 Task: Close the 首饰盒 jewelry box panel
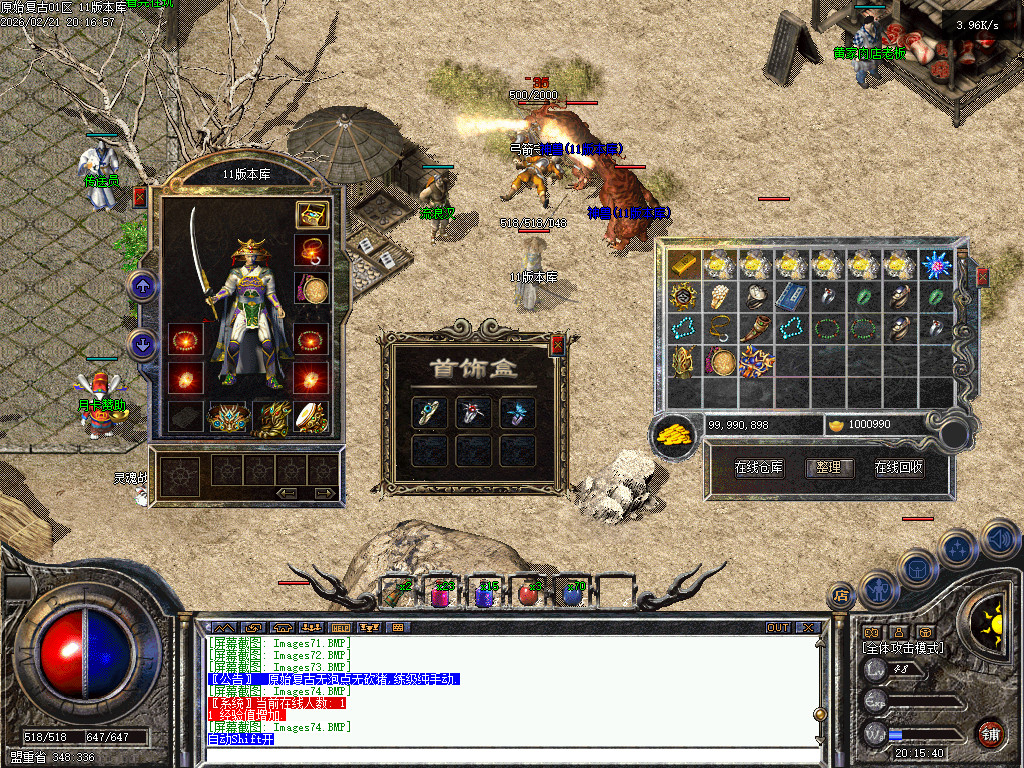557,346
